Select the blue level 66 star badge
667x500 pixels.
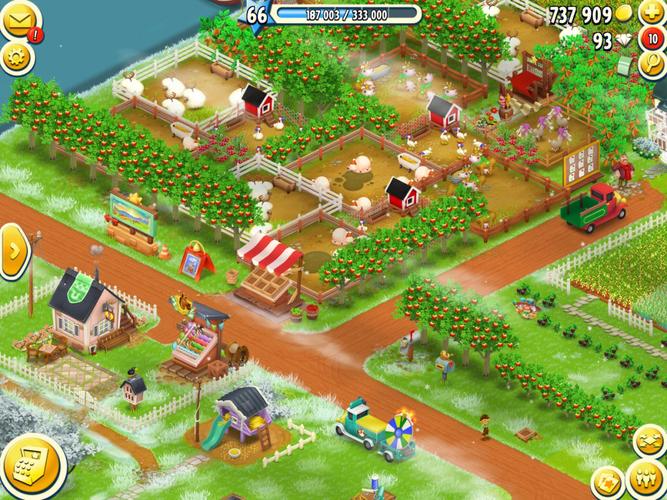(257, 14)
